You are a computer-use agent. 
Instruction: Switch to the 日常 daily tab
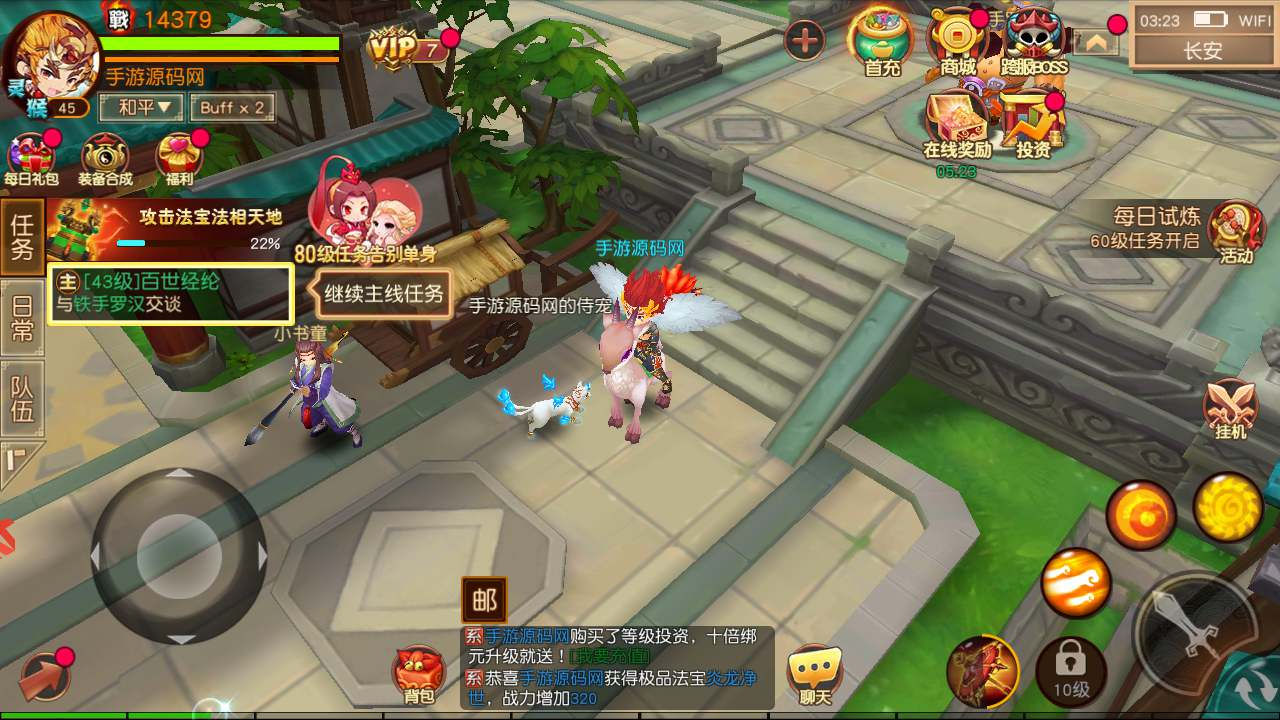(x=22, y=318)
